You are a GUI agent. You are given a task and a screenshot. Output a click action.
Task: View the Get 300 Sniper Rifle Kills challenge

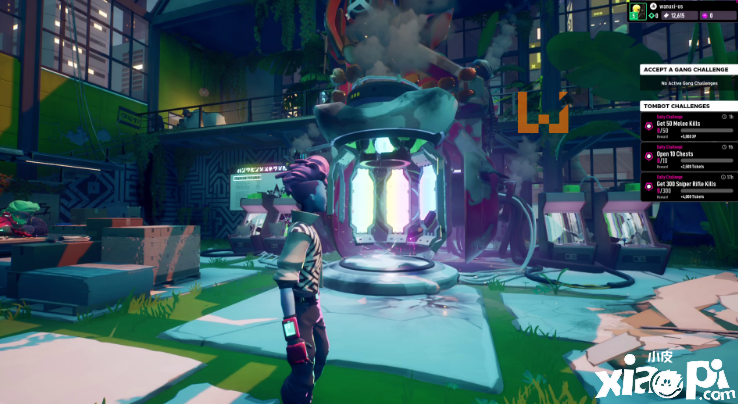click(x=687, y=186)
